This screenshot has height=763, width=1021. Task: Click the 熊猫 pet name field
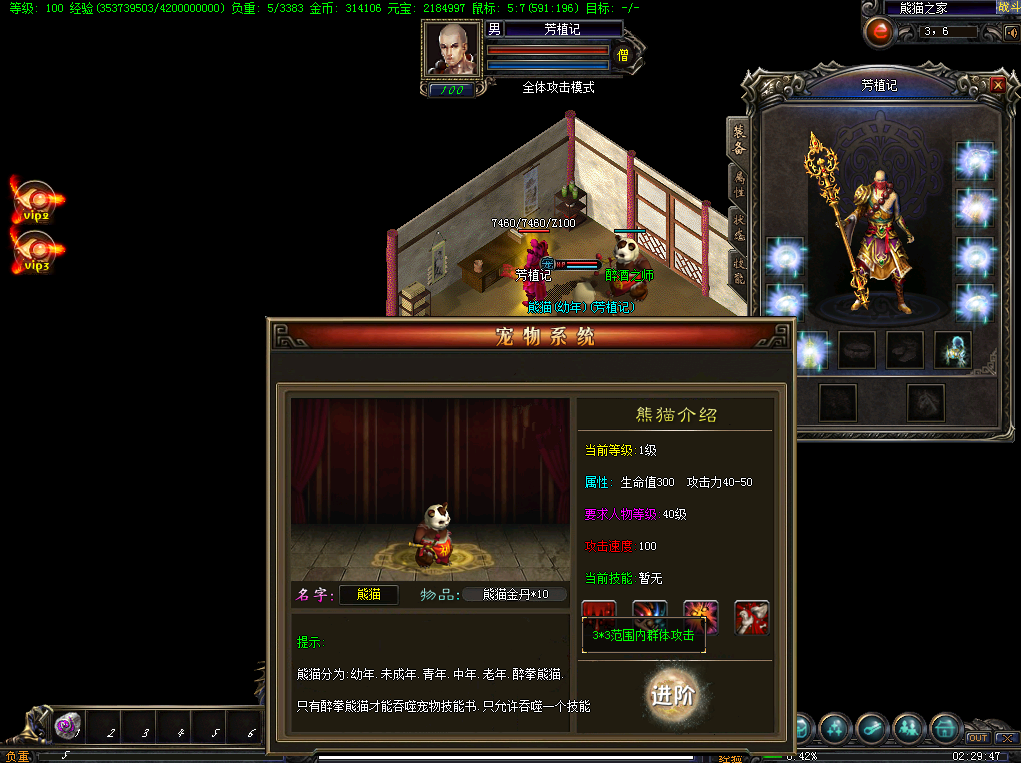(368, 594)
